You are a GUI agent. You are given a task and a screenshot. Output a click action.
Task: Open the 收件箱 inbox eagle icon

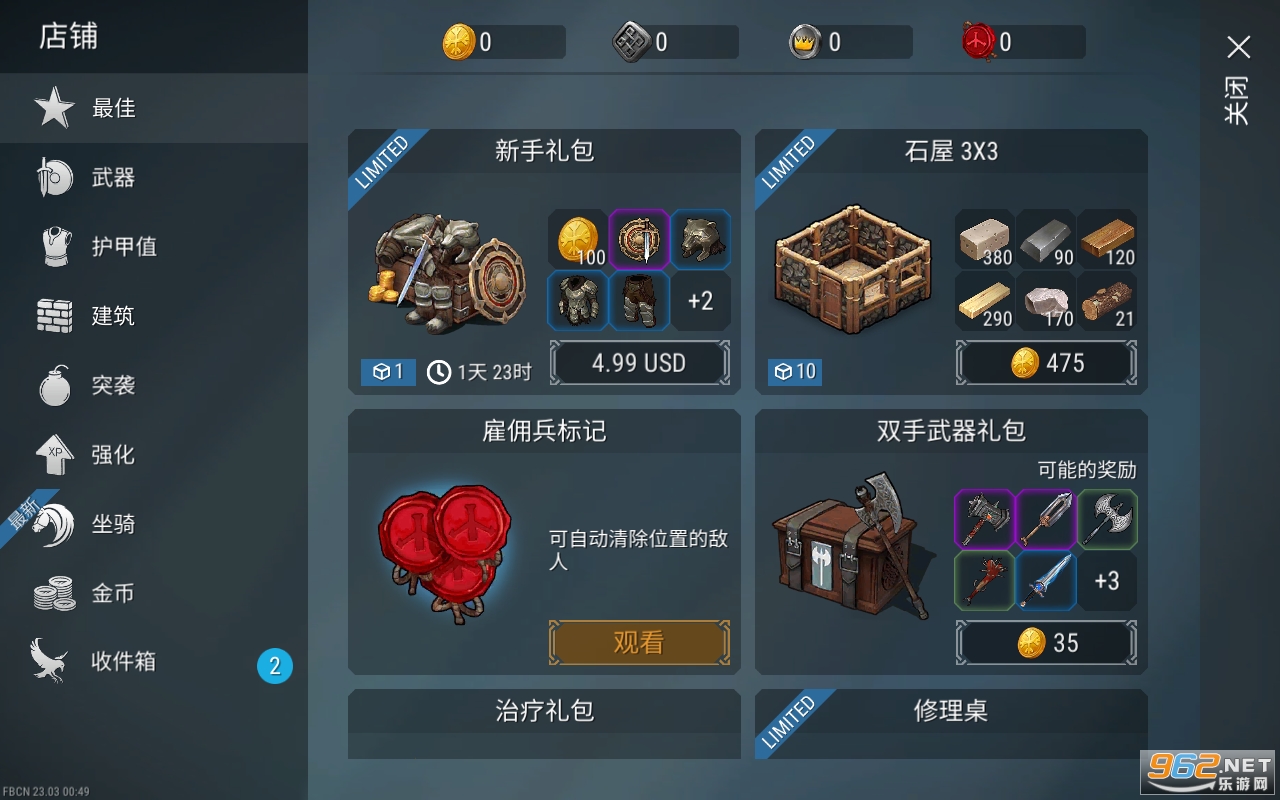pos(55,662)
